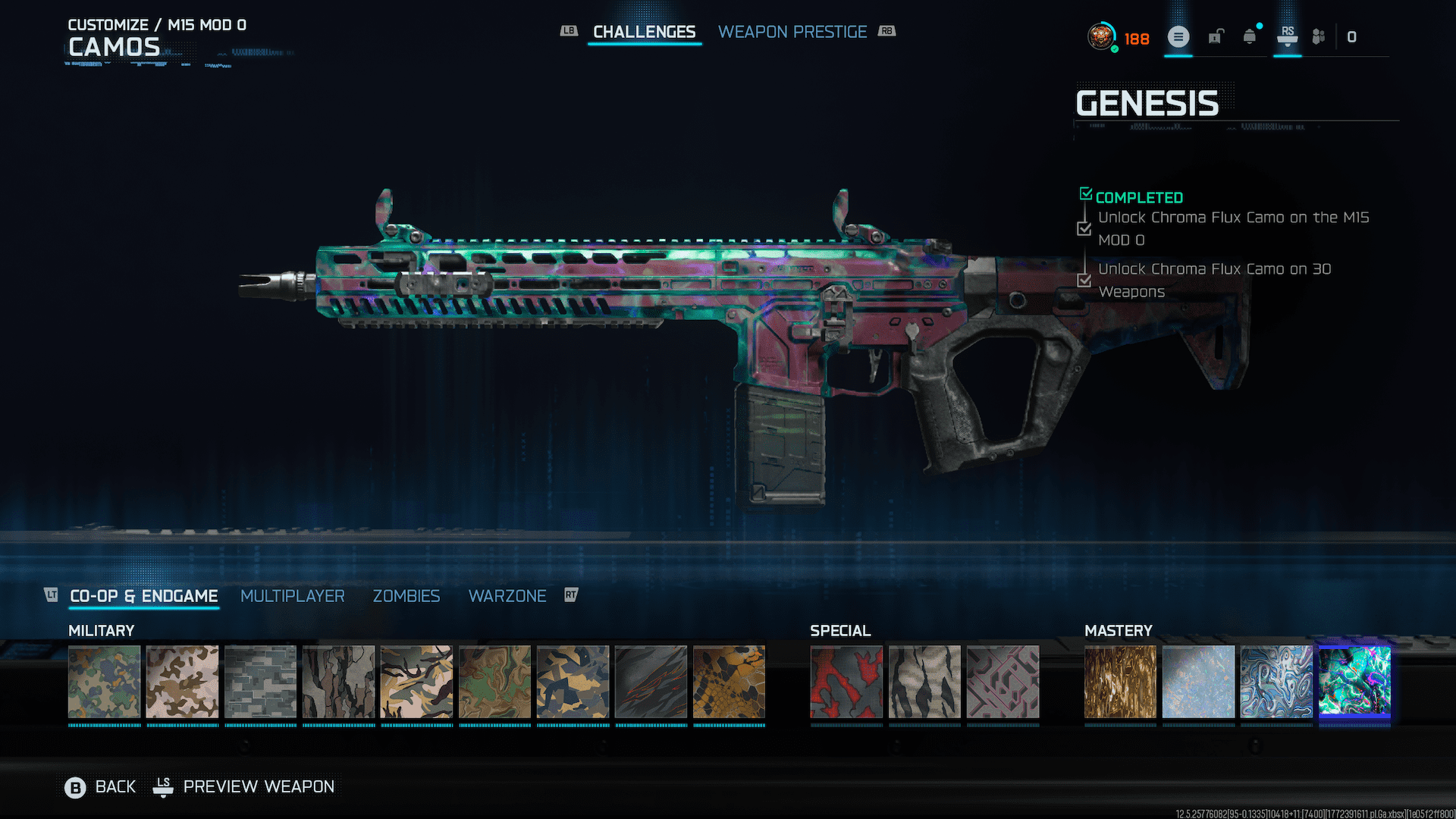Choose the dark camo with red slash marks
This screenshot has height=819, width=1456.
pyautogui.click(x=651, y=681)
